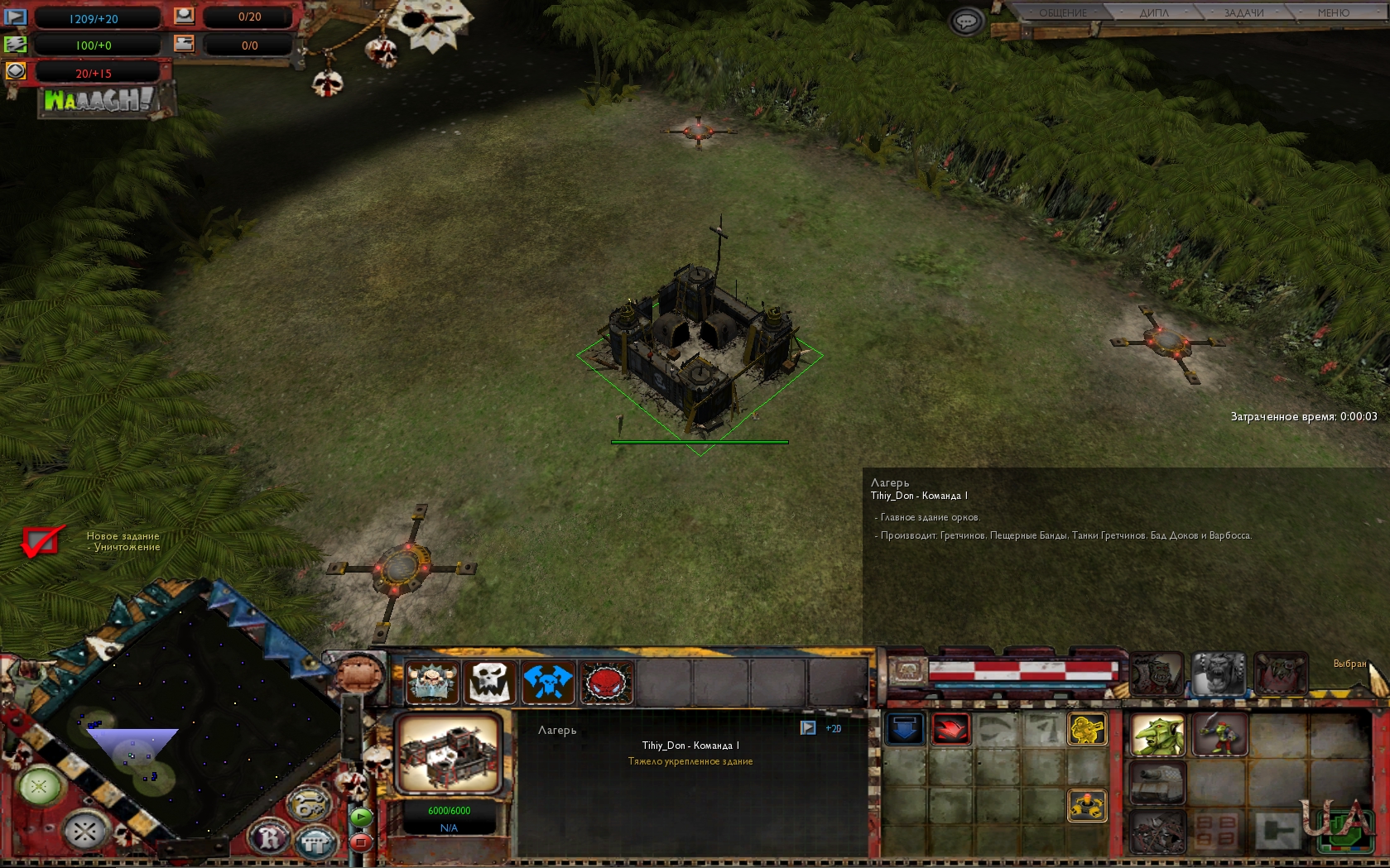Activate the blue down-arrow command
This screenshot has width=1390, height=868.
(x=905, y=729)
